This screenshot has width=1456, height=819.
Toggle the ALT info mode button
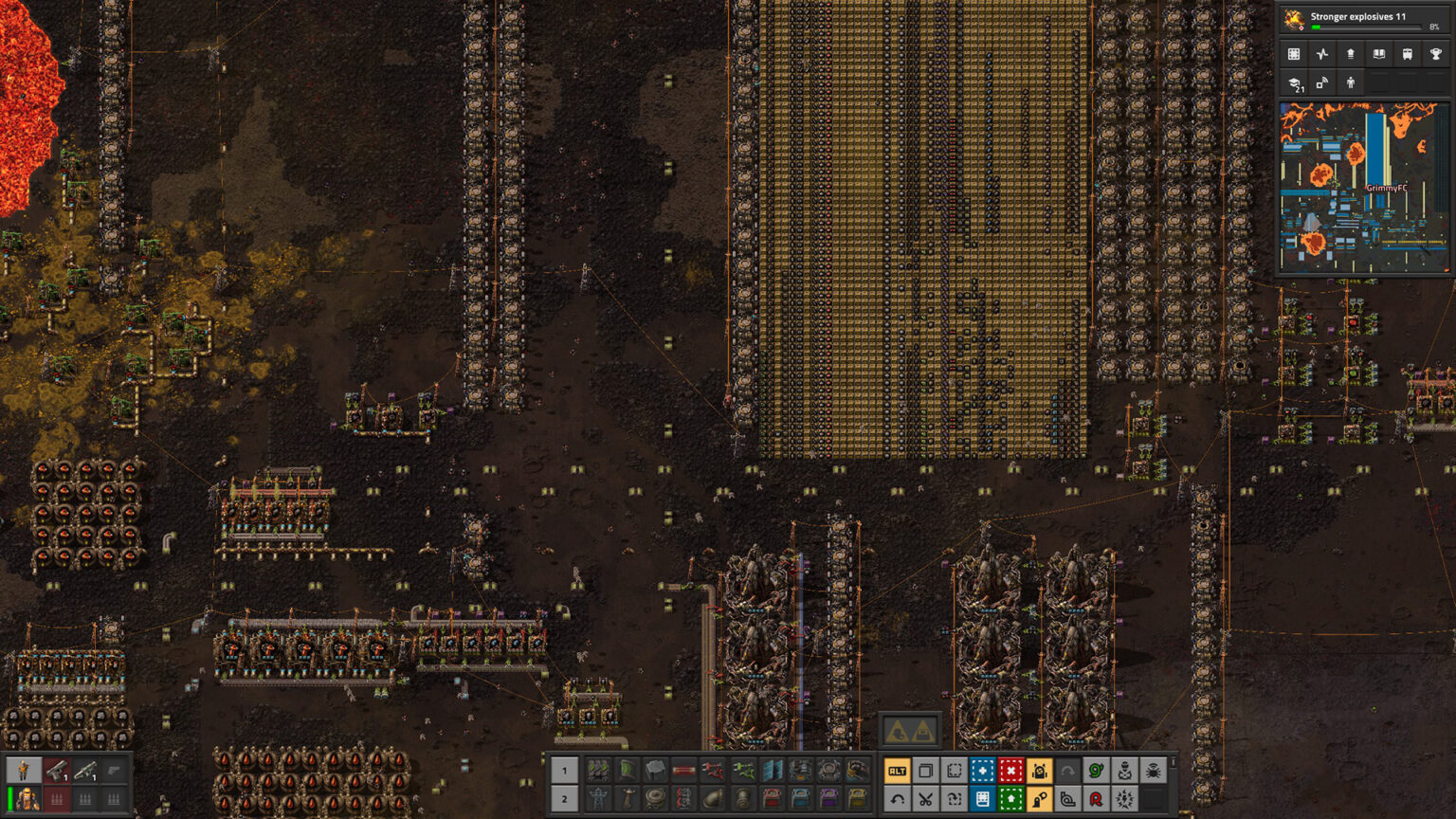[897, 771]
